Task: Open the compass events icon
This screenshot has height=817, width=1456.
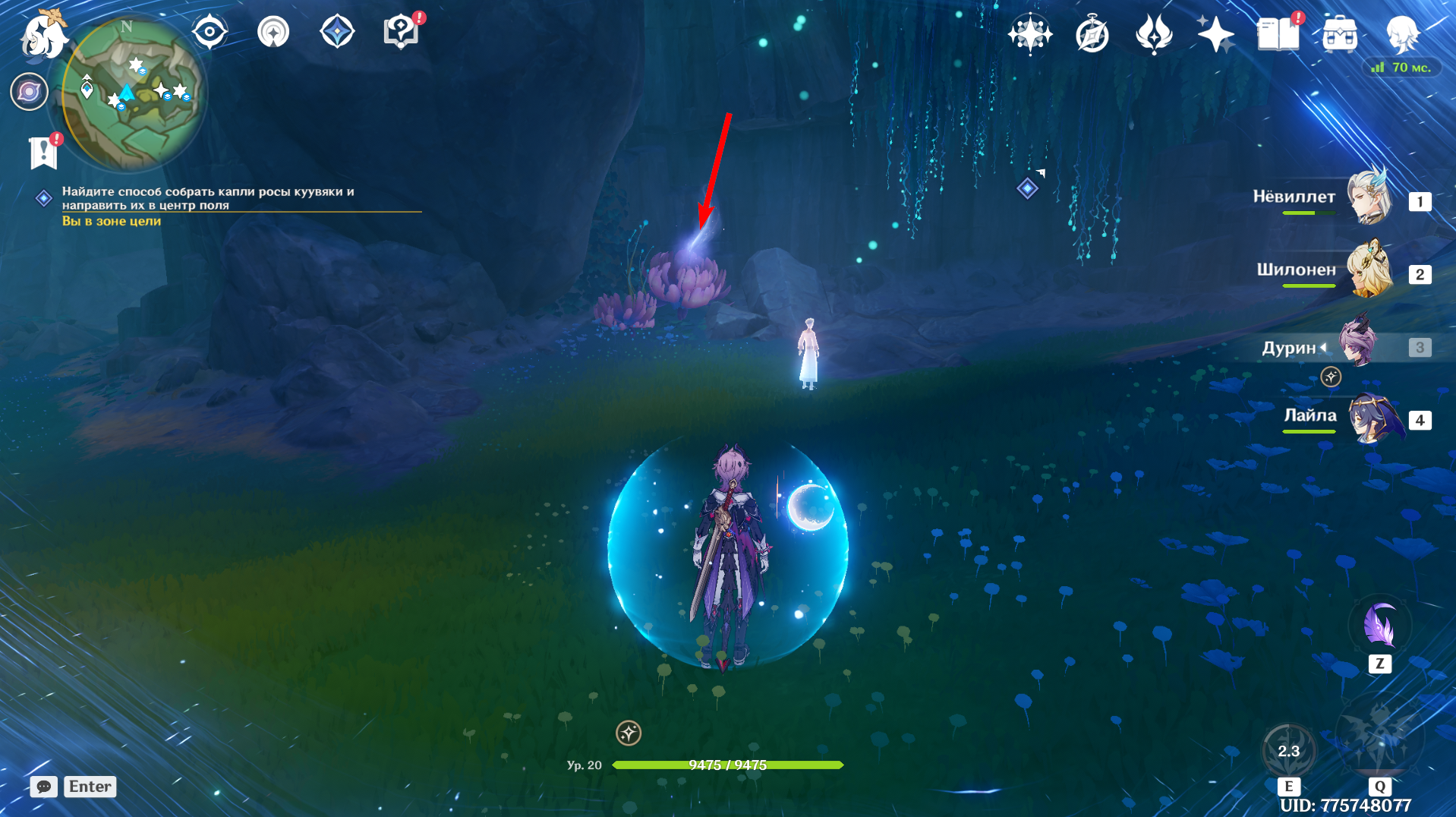Action: (1092, 35)
